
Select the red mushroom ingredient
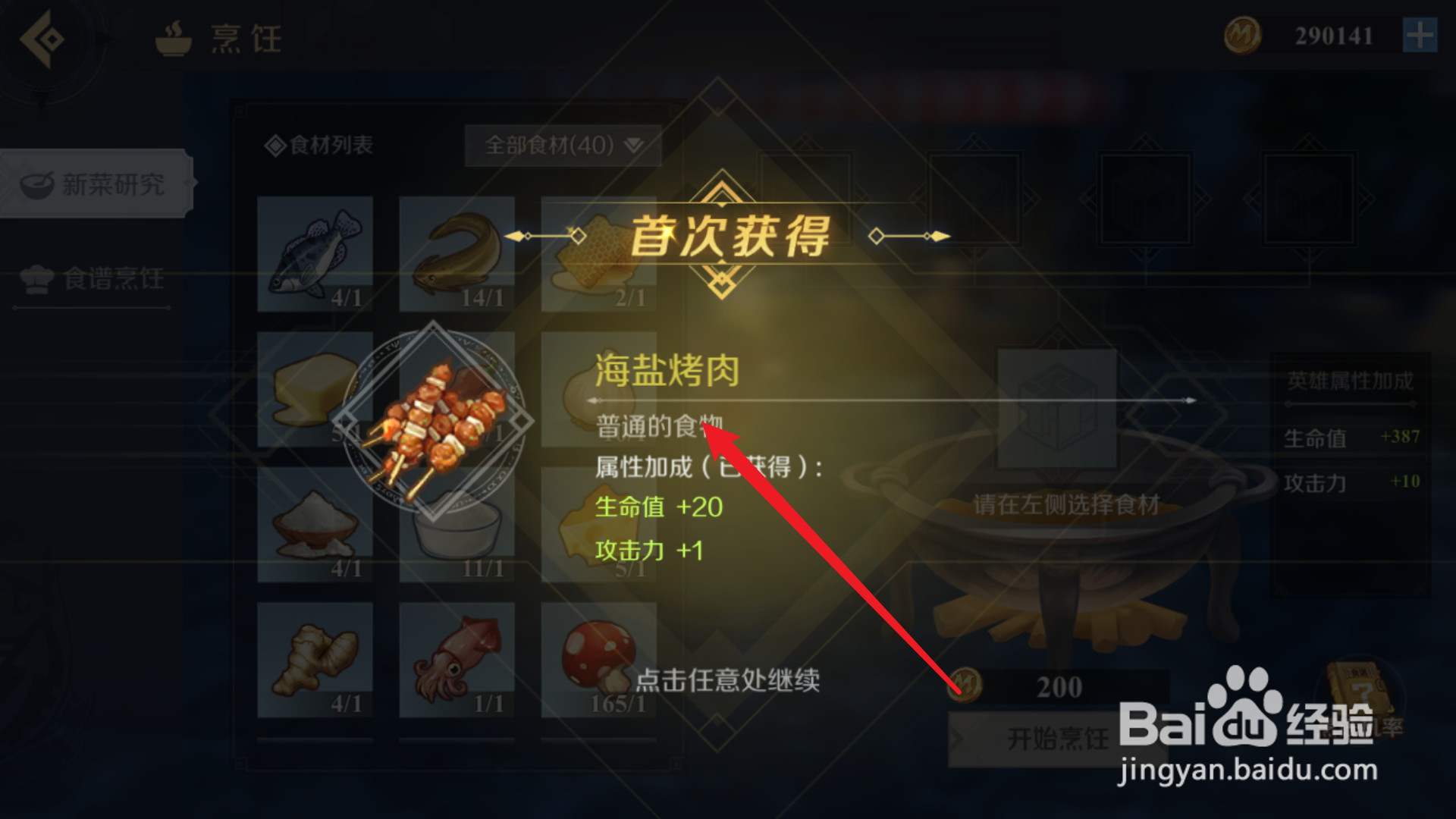(x=598, y=660)
